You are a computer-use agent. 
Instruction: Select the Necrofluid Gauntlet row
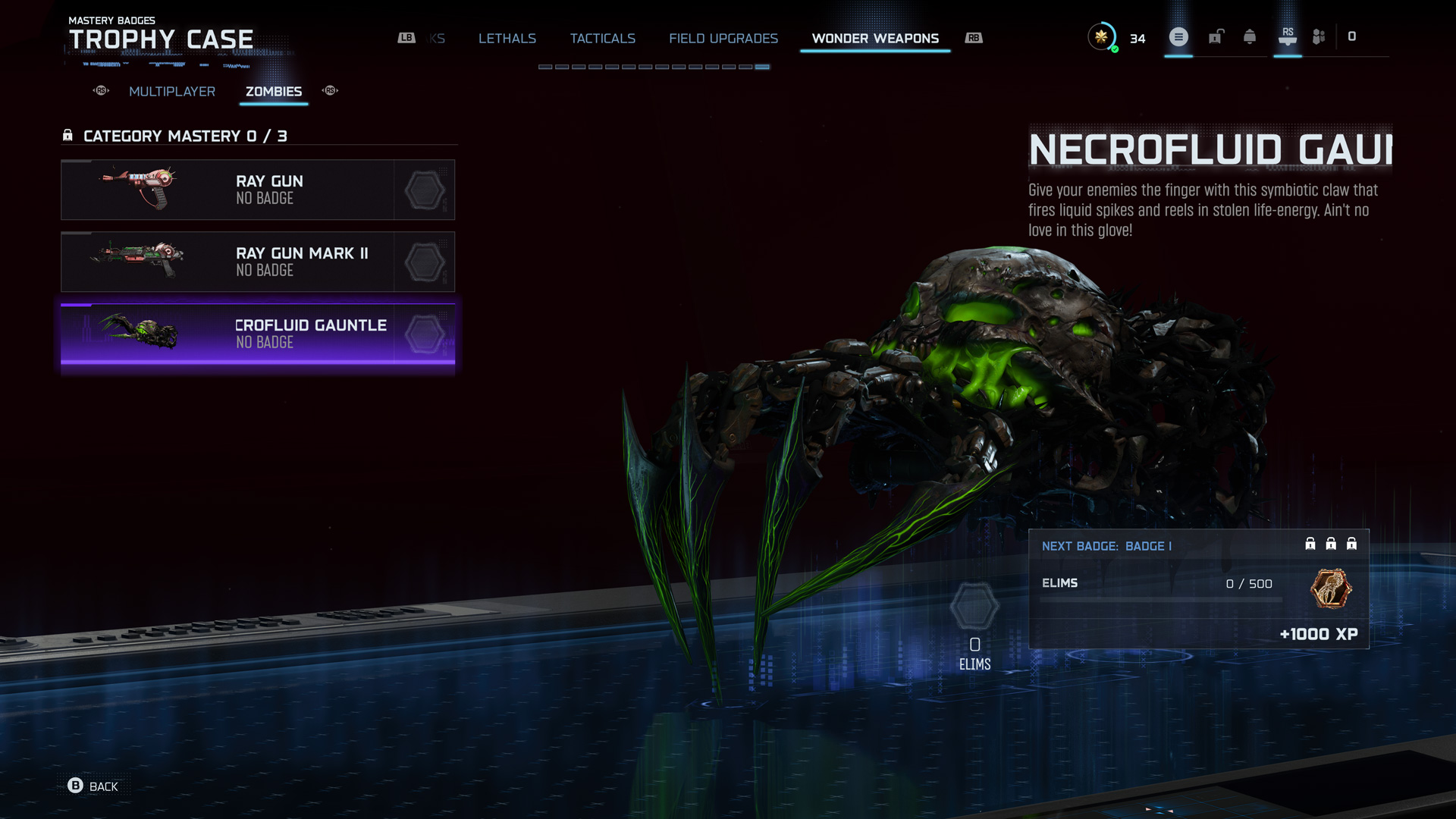click(258, 334)
